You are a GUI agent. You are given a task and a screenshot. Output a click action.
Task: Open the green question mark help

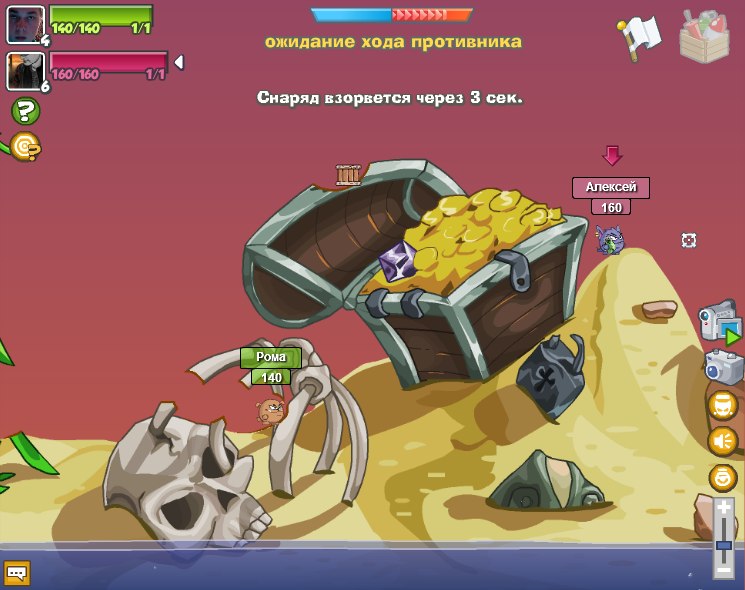pyautogui.click(x=25, y=111)
